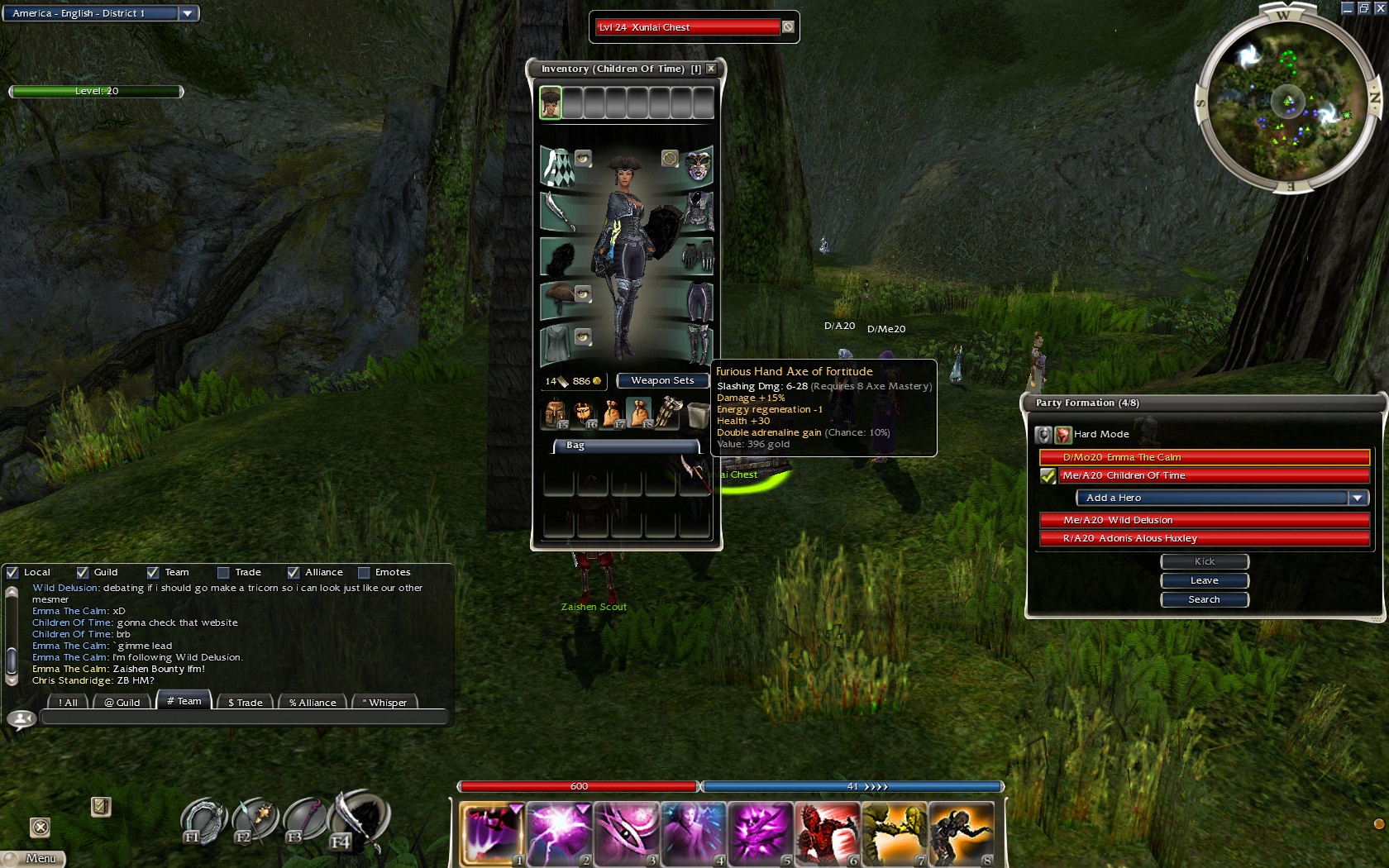The width and height of the screenshot is (1389, 868).
Task: Click the compass minimap
Action: pos(1288,102)
